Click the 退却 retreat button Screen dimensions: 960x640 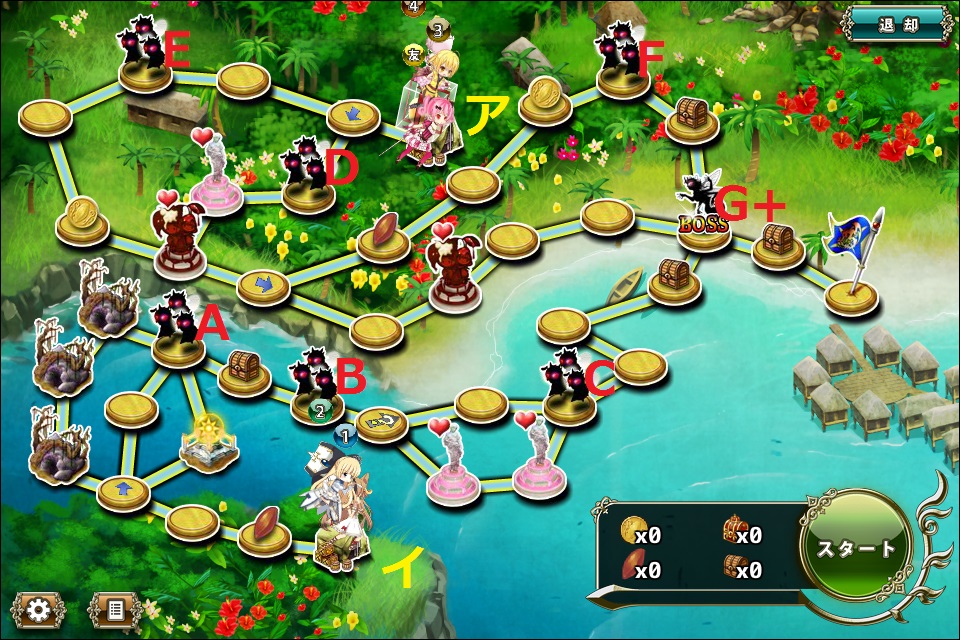[x=897, y=23]
